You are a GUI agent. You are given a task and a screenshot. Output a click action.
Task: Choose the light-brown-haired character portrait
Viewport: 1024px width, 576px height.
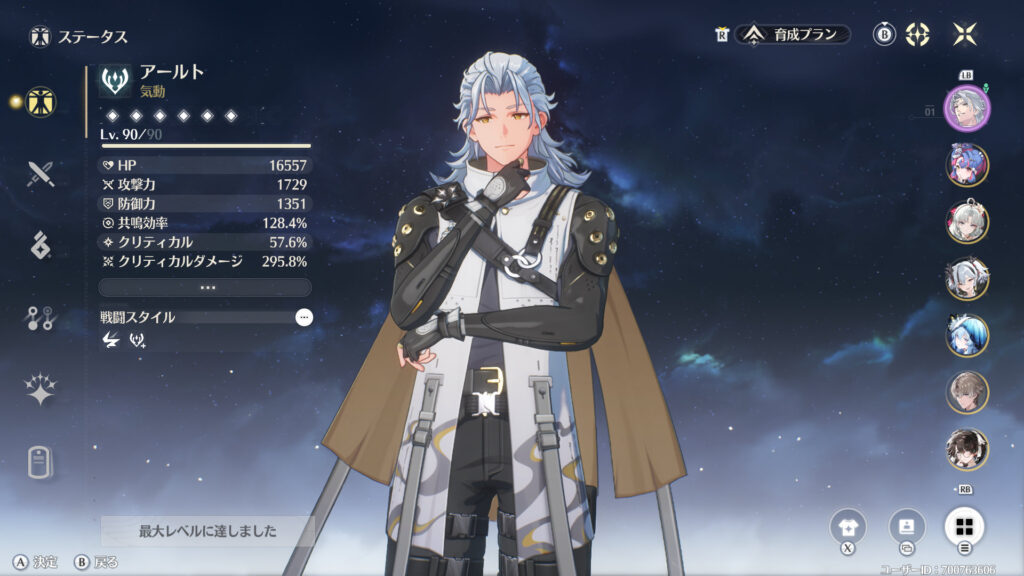click(x=967, y=393)
